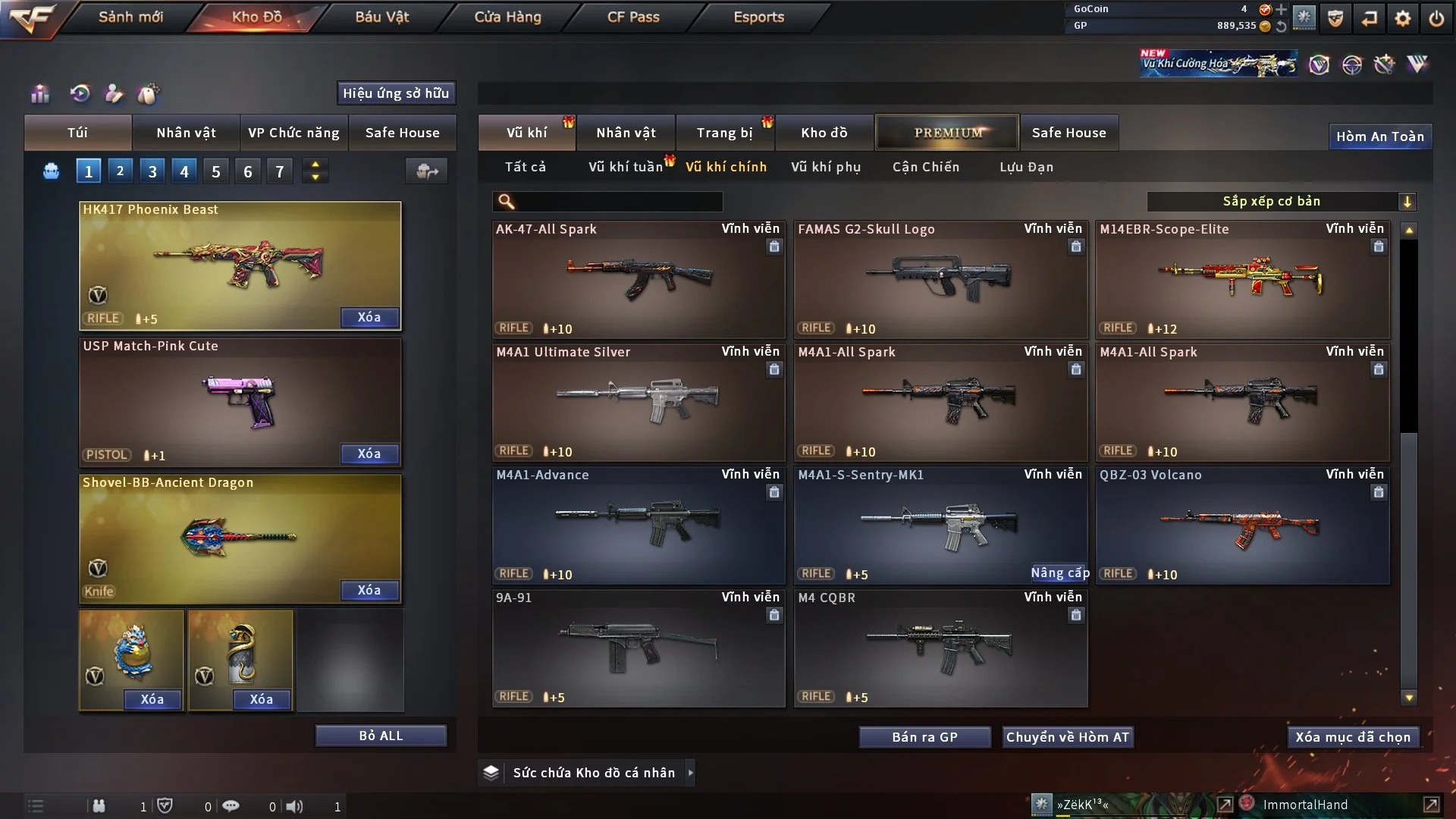Viewport: 1456px width, 819px height.
Task: Open the gear settings icon
Action: (x=1402, y=18)
